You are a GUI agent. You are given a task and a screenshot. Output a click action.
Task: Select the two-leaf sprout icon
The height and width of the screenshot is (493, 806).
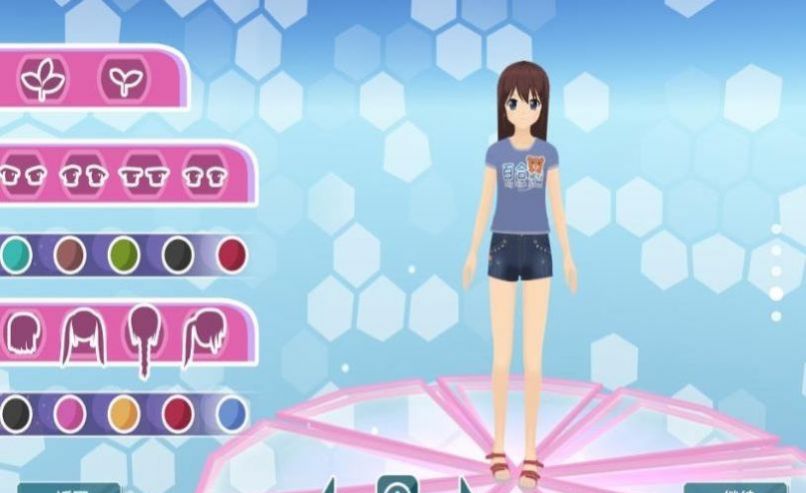[123, 78]
